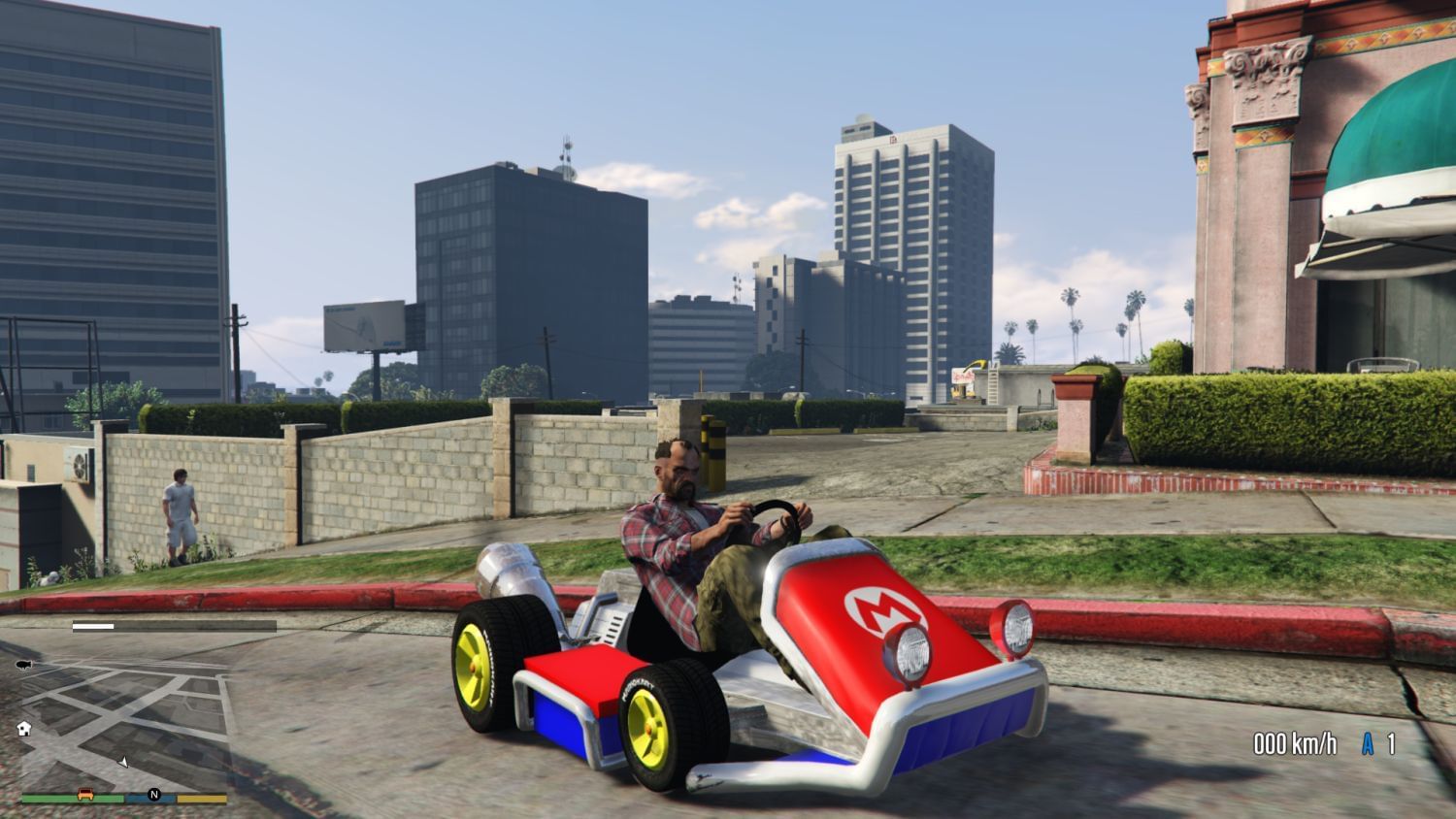
Task: Click the black N compass marker
Action: point(153,794)
